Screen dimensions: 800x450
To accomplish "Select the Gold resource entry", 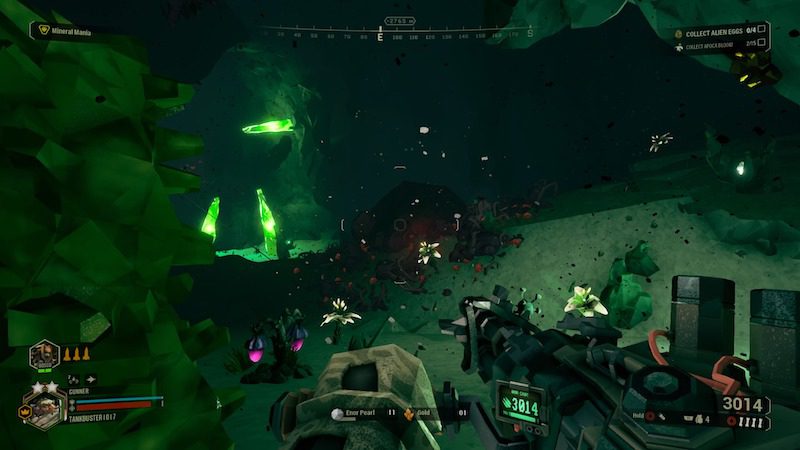I will (x=432, y=412).
